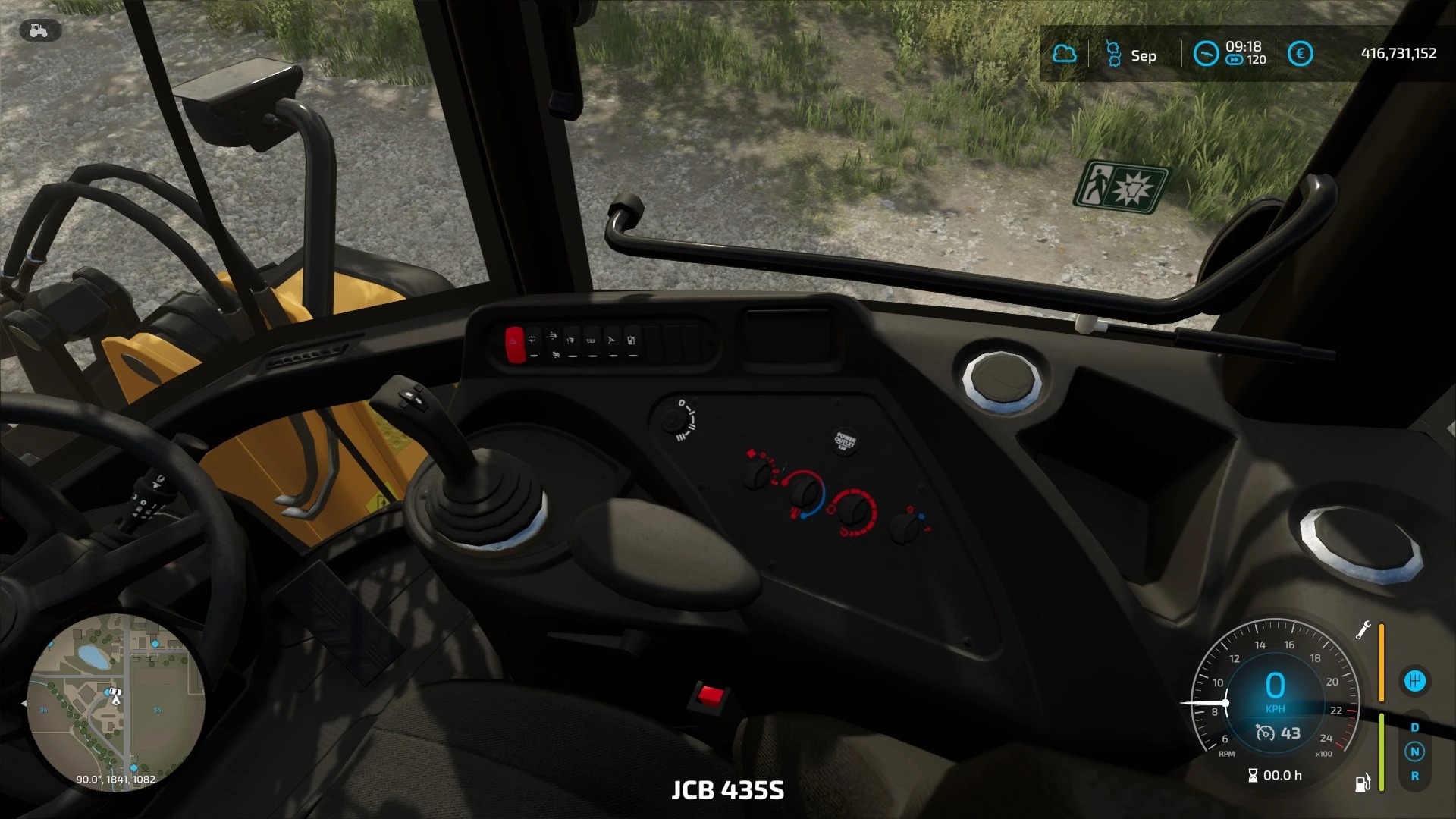Image resolution: width=1456 pixels, height=819 pixels.
Task: Show the weather forecast cloud icon
Action: [1065, 54]
